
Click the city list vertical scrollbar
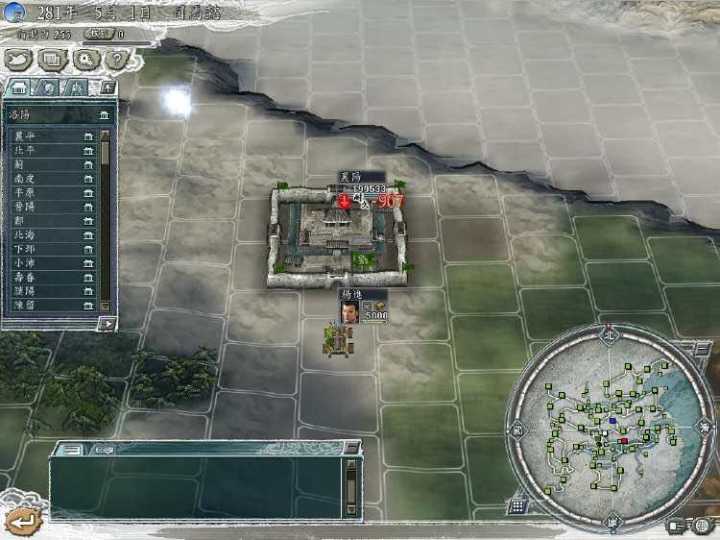[107, 220]
